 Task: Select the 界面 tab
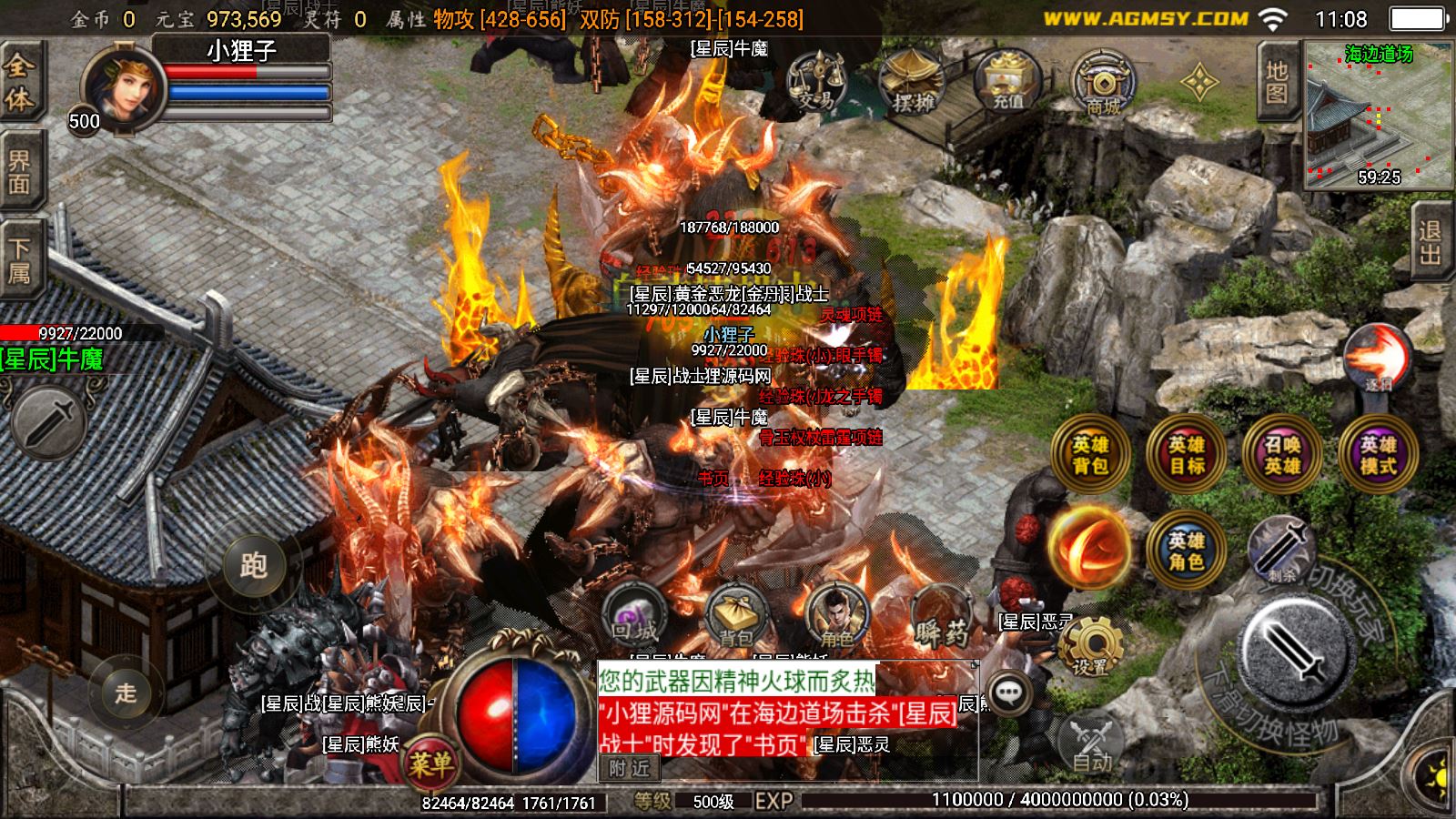point(19,172)
